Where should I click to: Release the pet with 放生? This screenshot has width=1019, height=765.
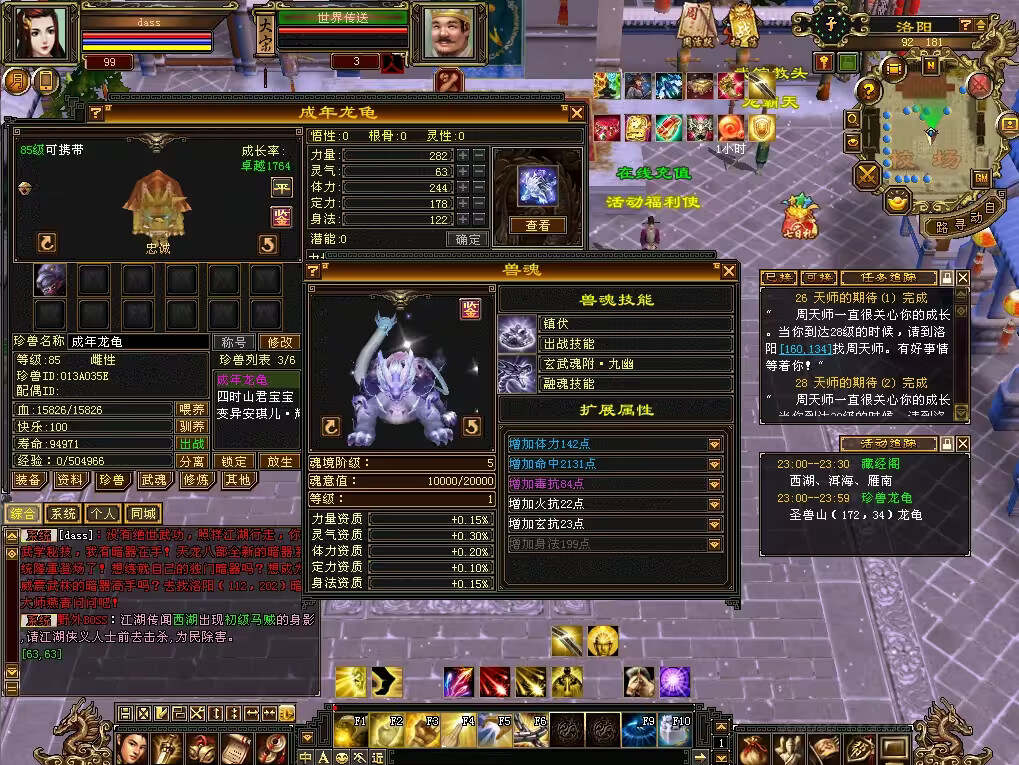click(x=279, y=462)
